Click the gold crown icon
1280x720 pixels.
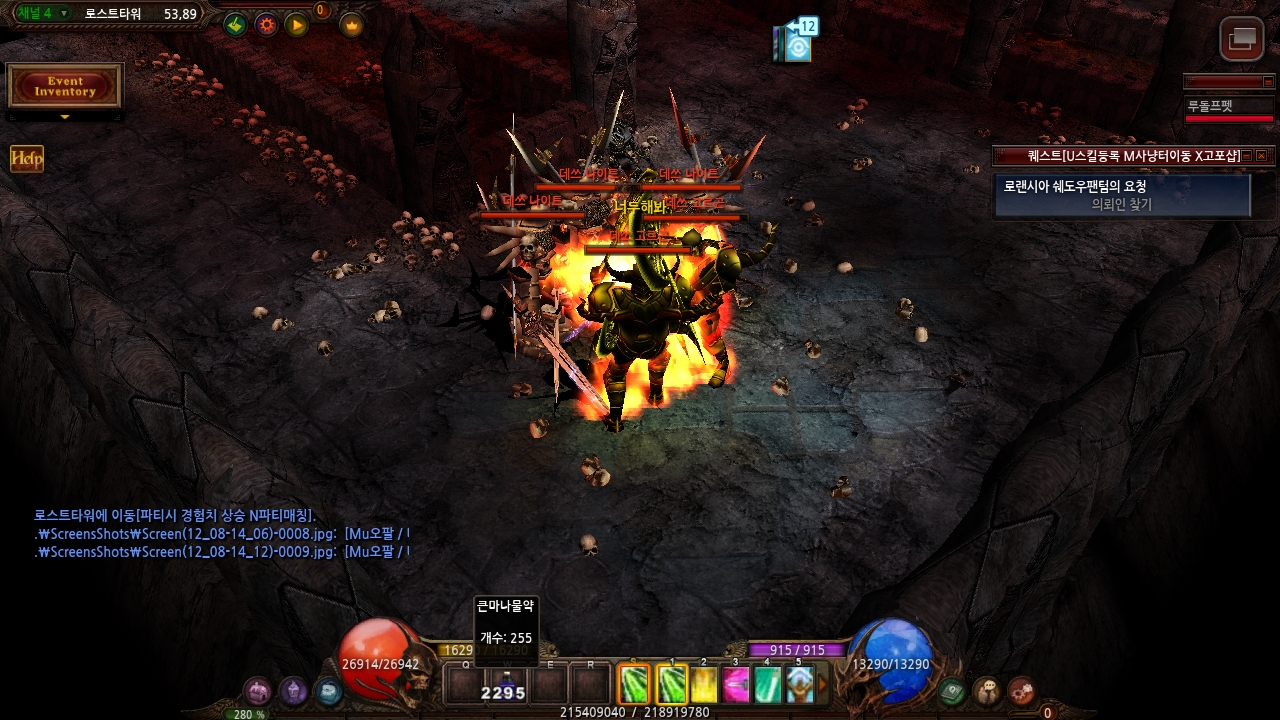351,25
